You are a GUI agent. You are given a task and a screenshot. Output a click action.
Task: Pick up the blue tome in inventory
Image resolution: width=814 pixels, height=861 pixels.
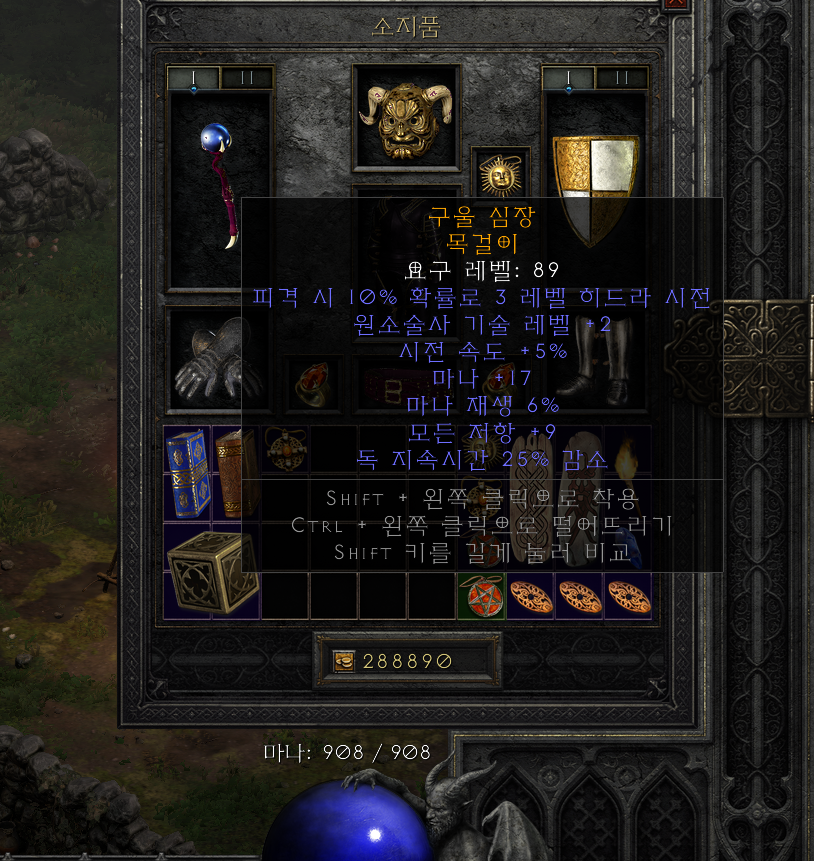pos(187,471)
